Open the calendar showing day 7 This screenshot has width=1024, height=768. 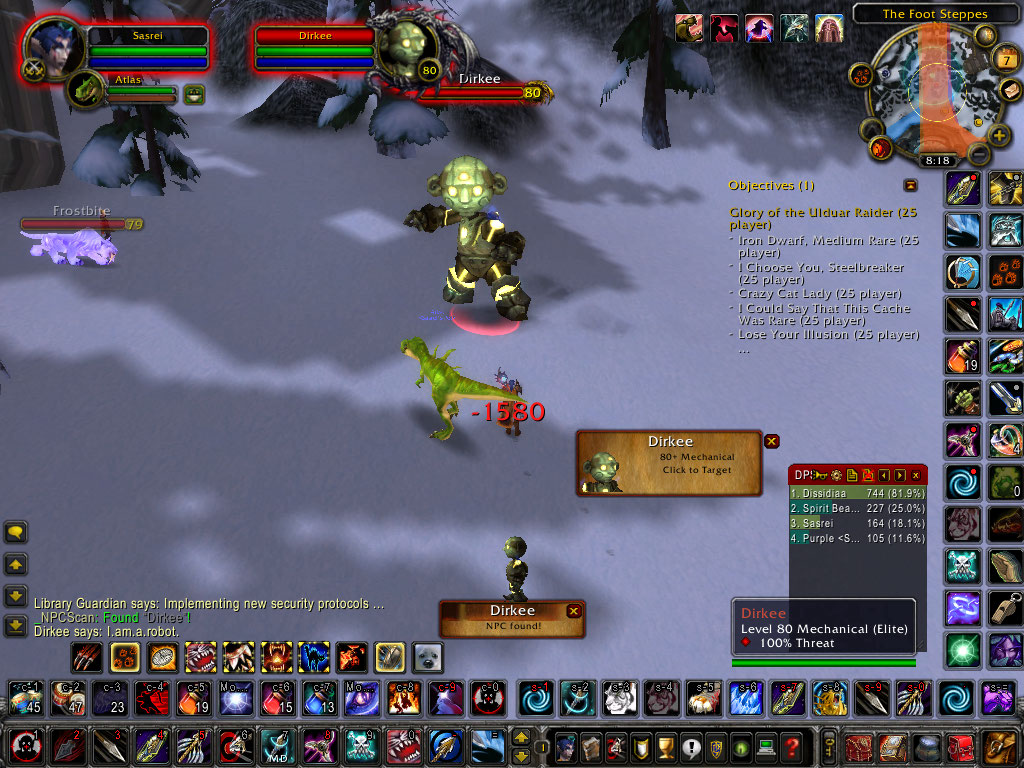[x=1006, y=60]
